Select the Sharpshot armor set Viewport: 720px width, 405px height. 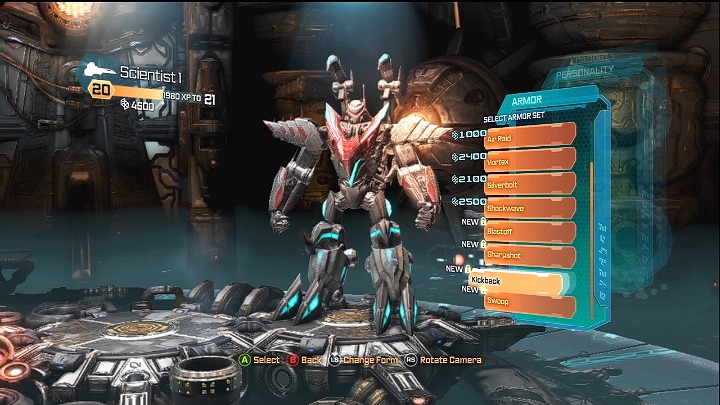click(x=530, y=256)
